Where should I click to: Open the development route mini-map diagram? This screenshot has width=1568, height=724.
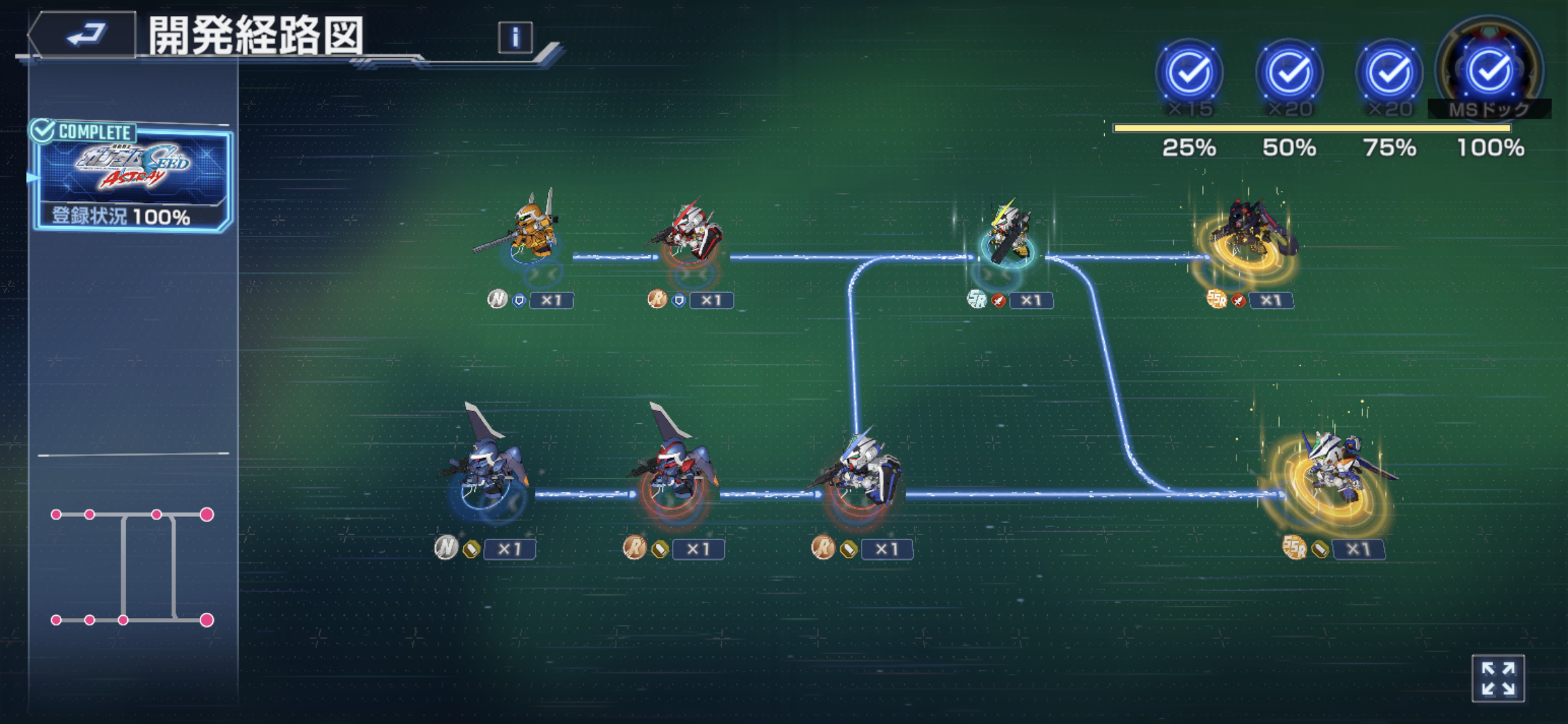132,567
